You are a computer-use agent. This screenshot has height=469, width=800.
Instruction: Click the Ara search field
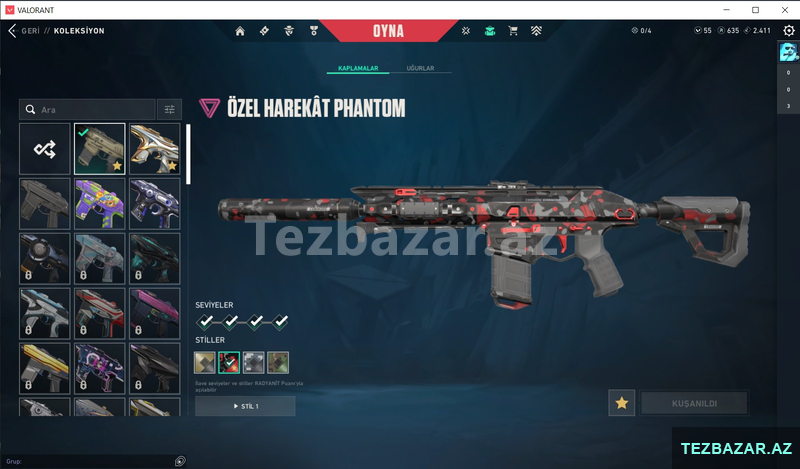click(90, 109)
